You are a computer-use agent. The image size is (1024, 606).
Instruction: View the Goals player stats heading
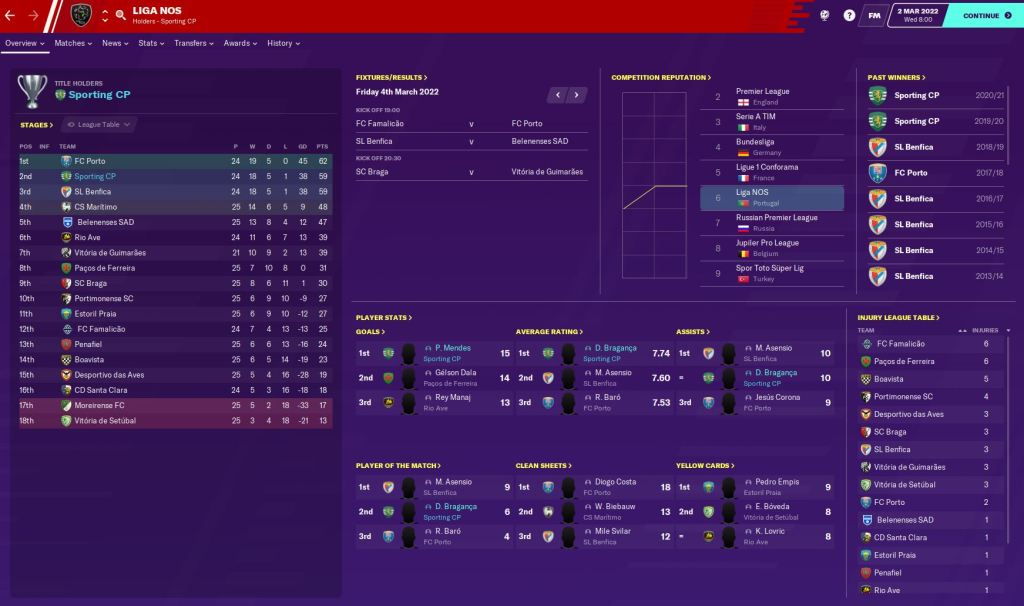point(370,332)
